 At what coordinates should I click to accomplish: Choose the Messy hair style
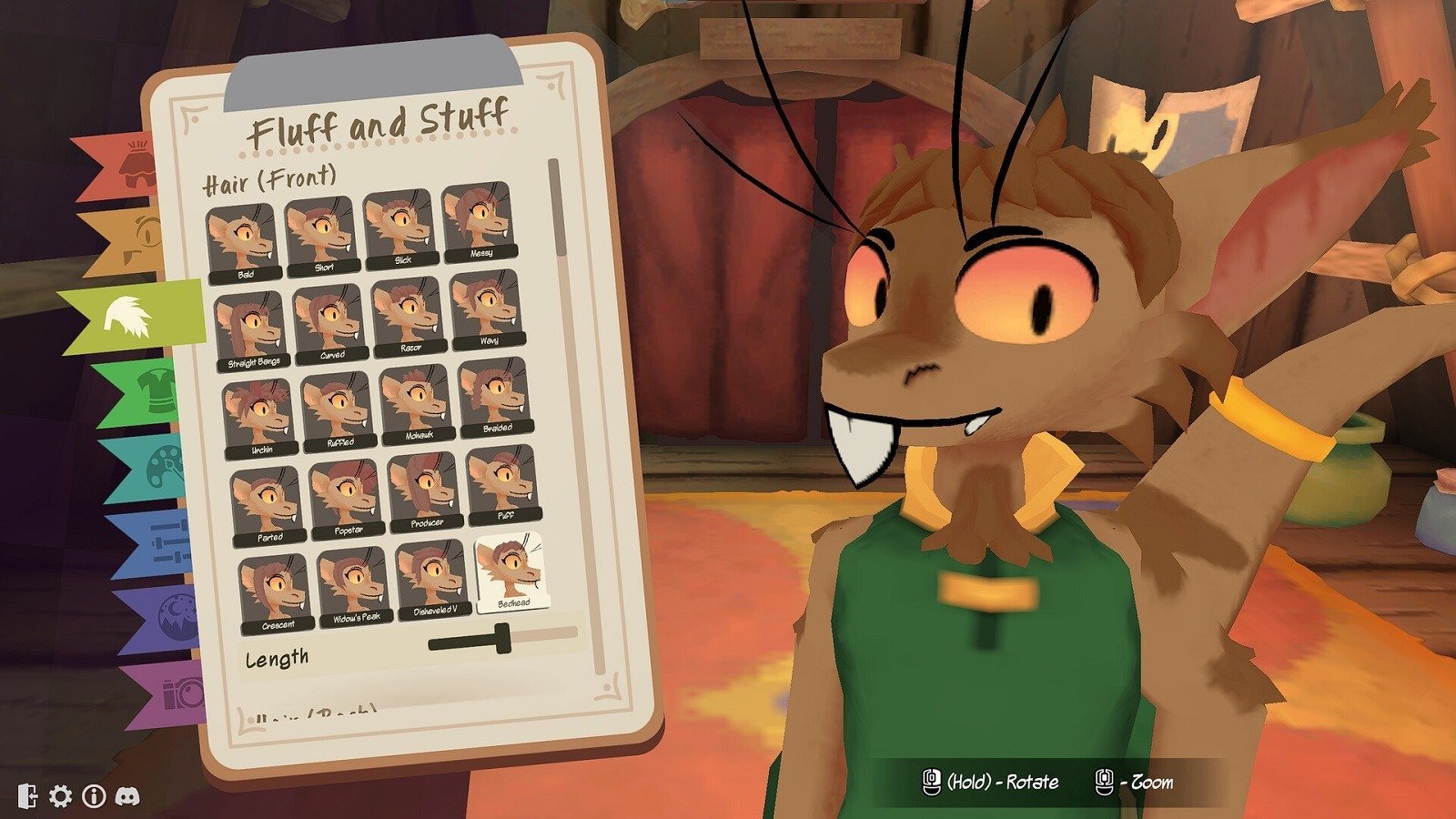tap(479, 223)
